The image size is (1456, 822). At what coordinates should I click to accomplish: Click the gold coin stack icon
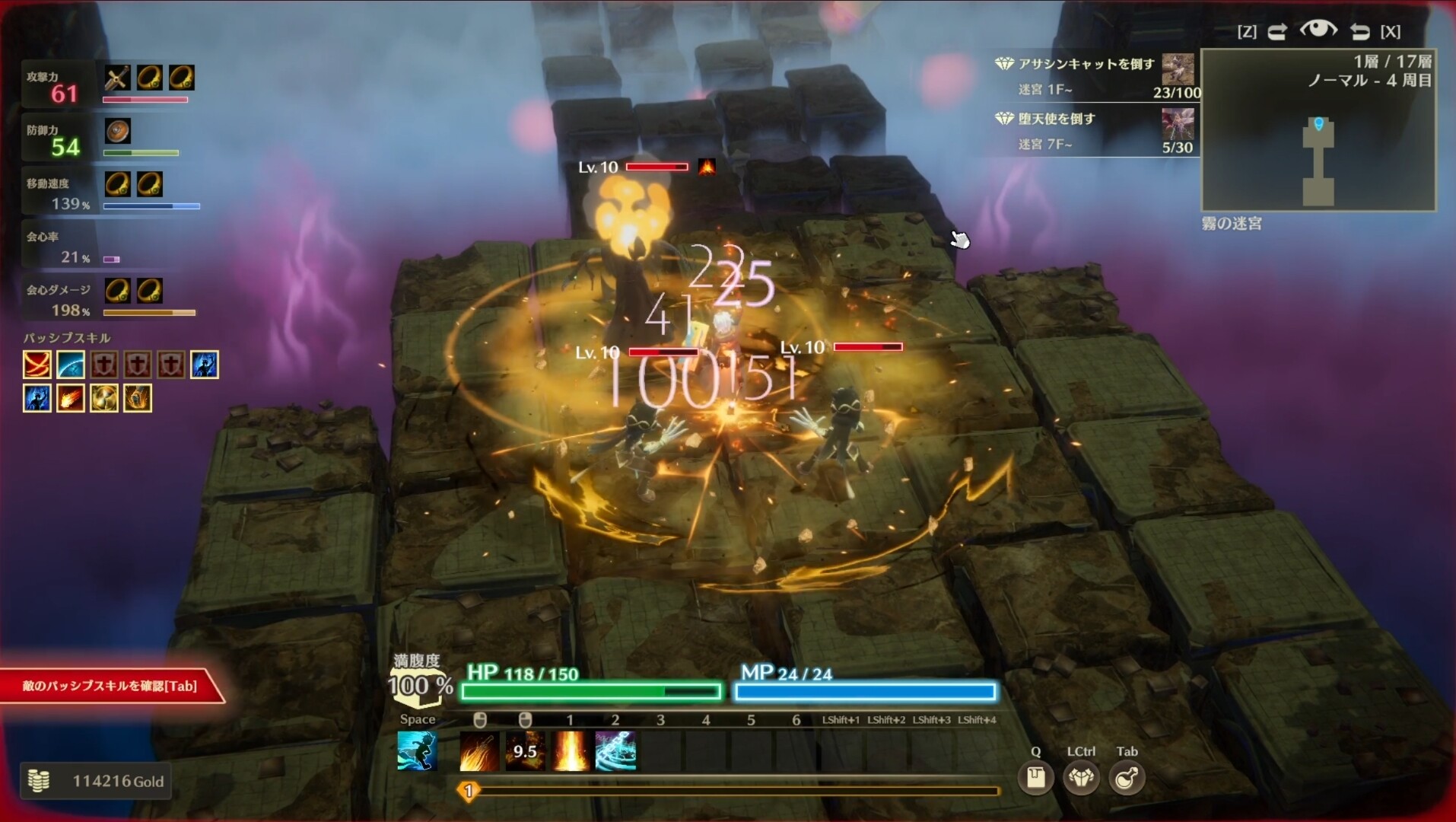coord(38,781)
